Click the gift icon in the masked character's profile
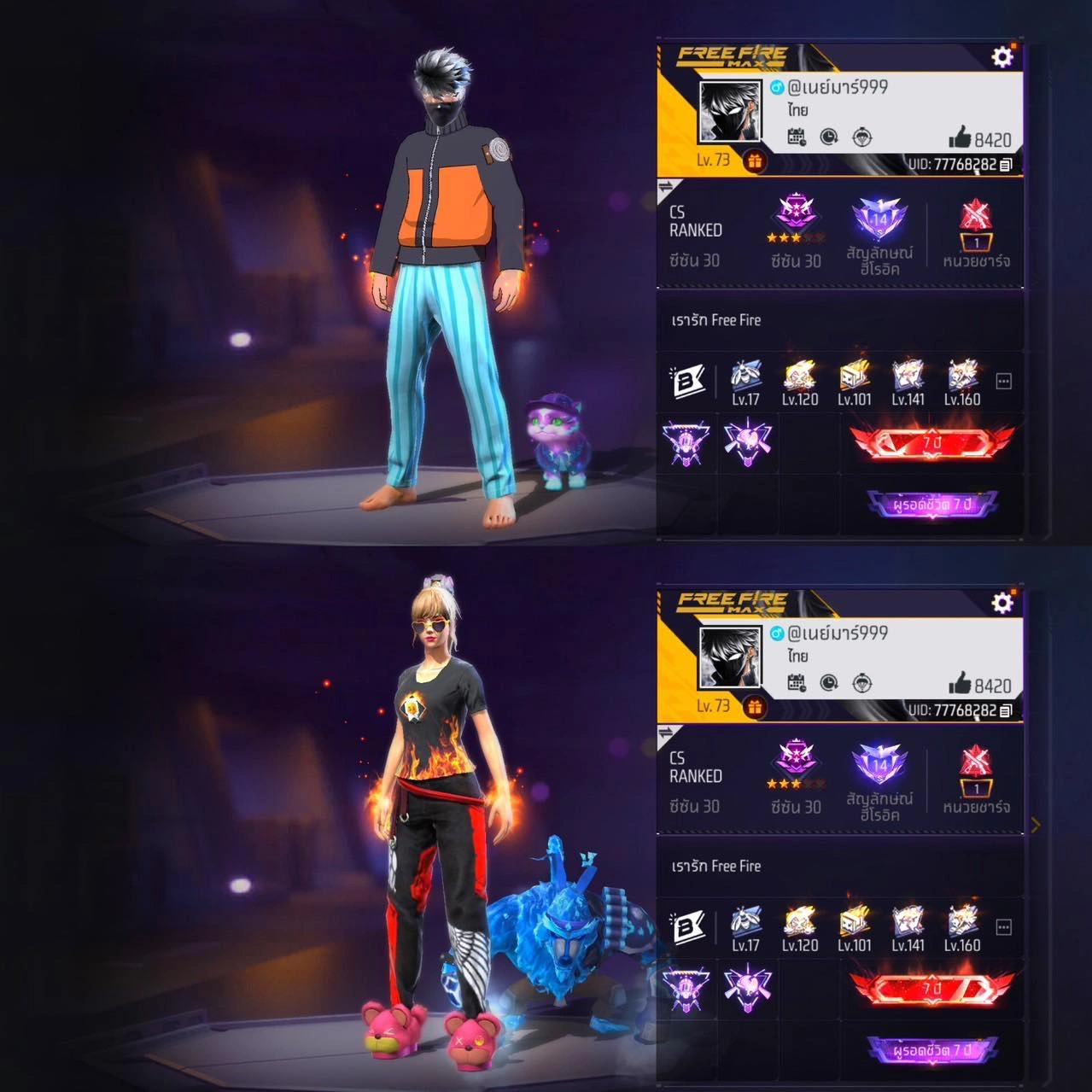 [x=754, y=161]
